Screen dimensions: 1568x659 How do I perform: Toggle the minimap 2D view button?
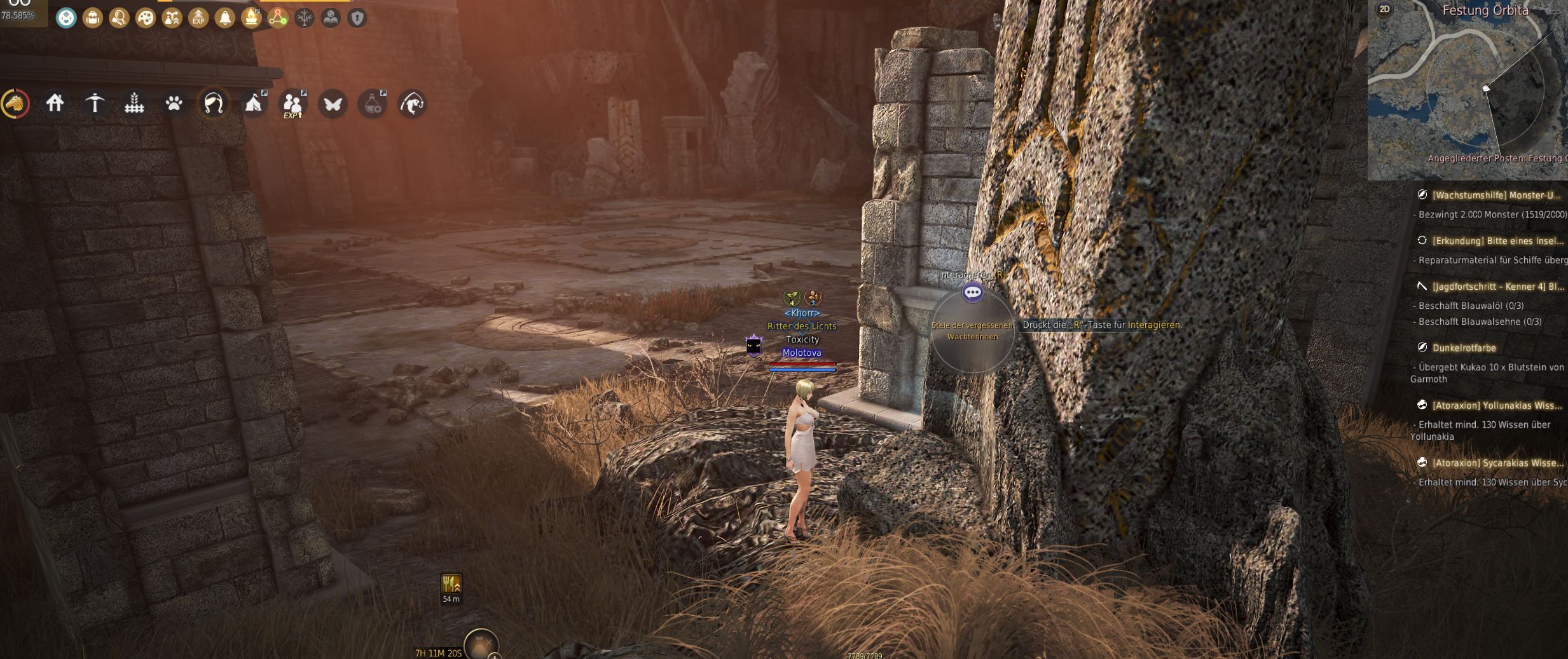1384,10
